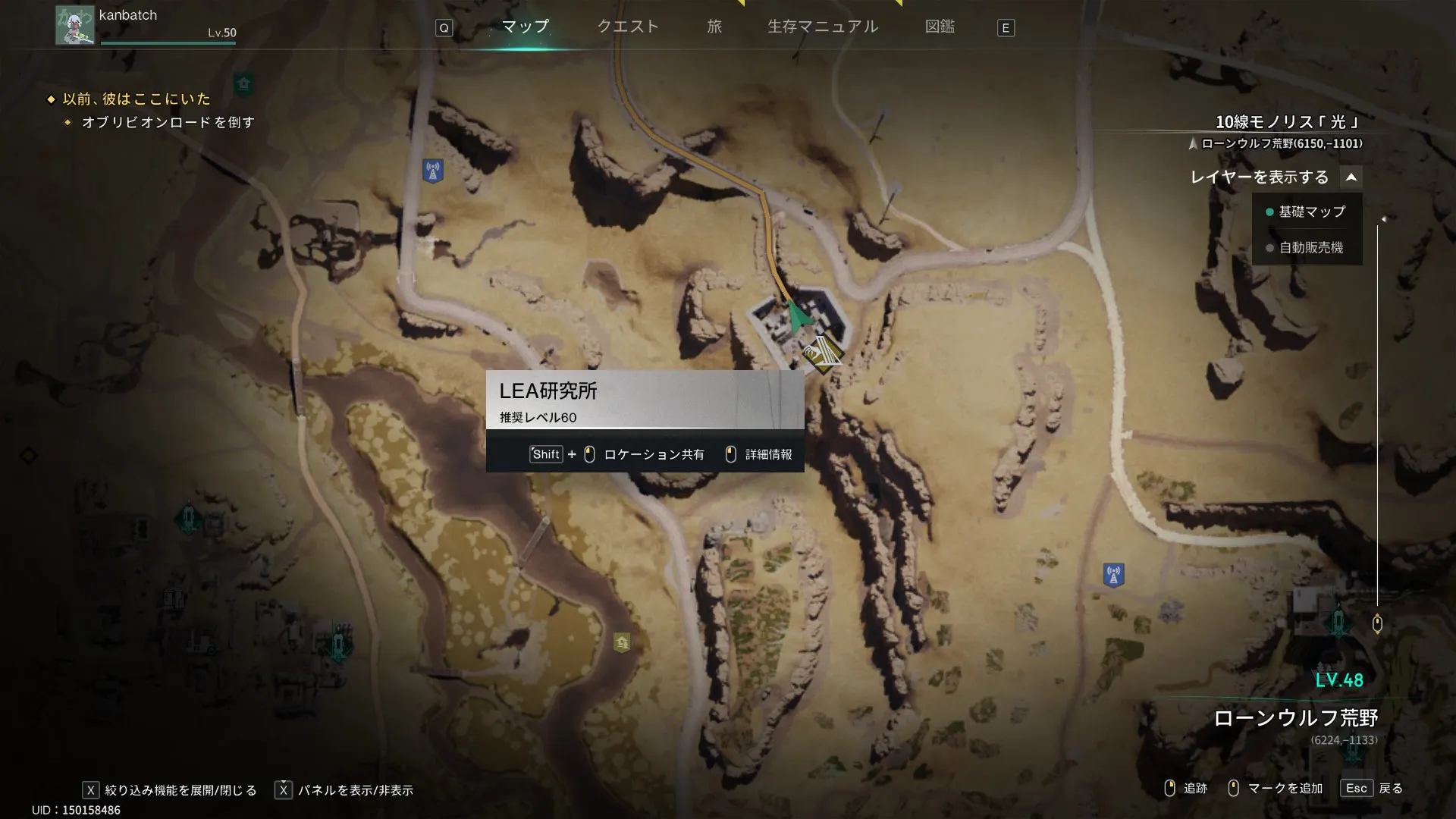Open the tracked quest 以前、彼はここにいた
The image size is (1456, 819).
click(x=136, y=99)
